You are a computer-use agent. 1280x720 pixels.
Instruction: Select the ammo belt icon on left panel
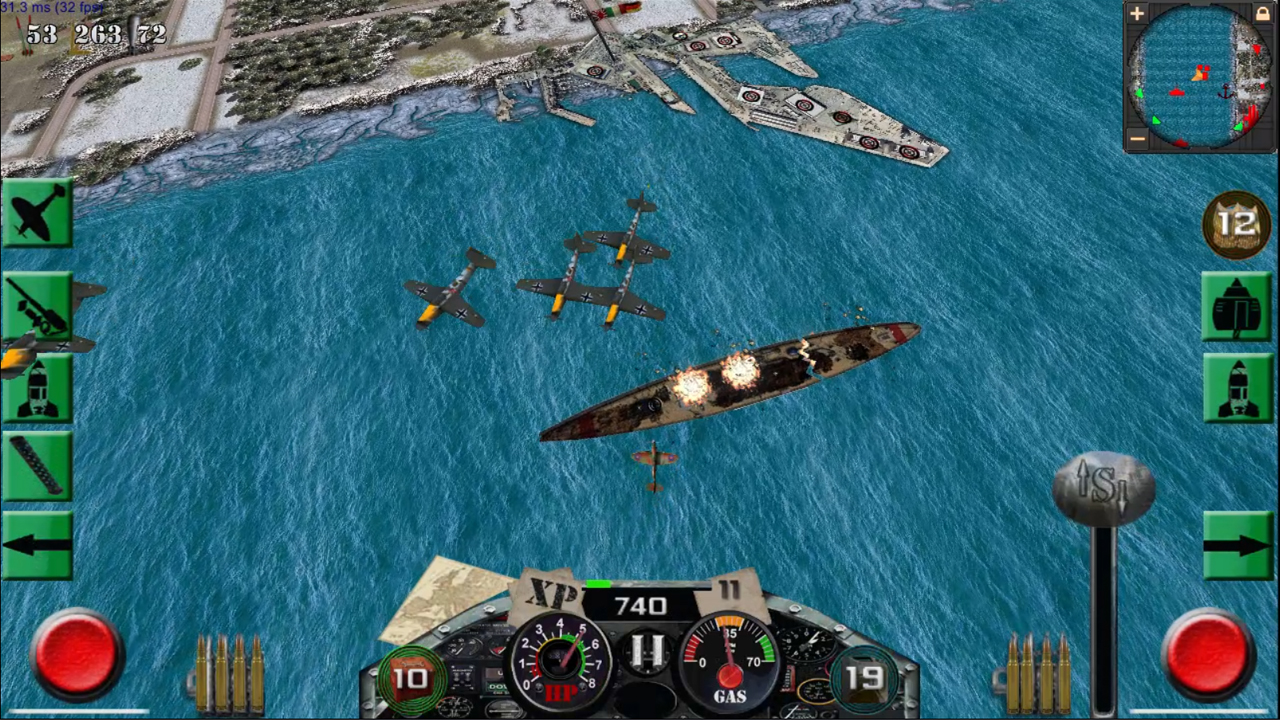click(x=38, y=465)
